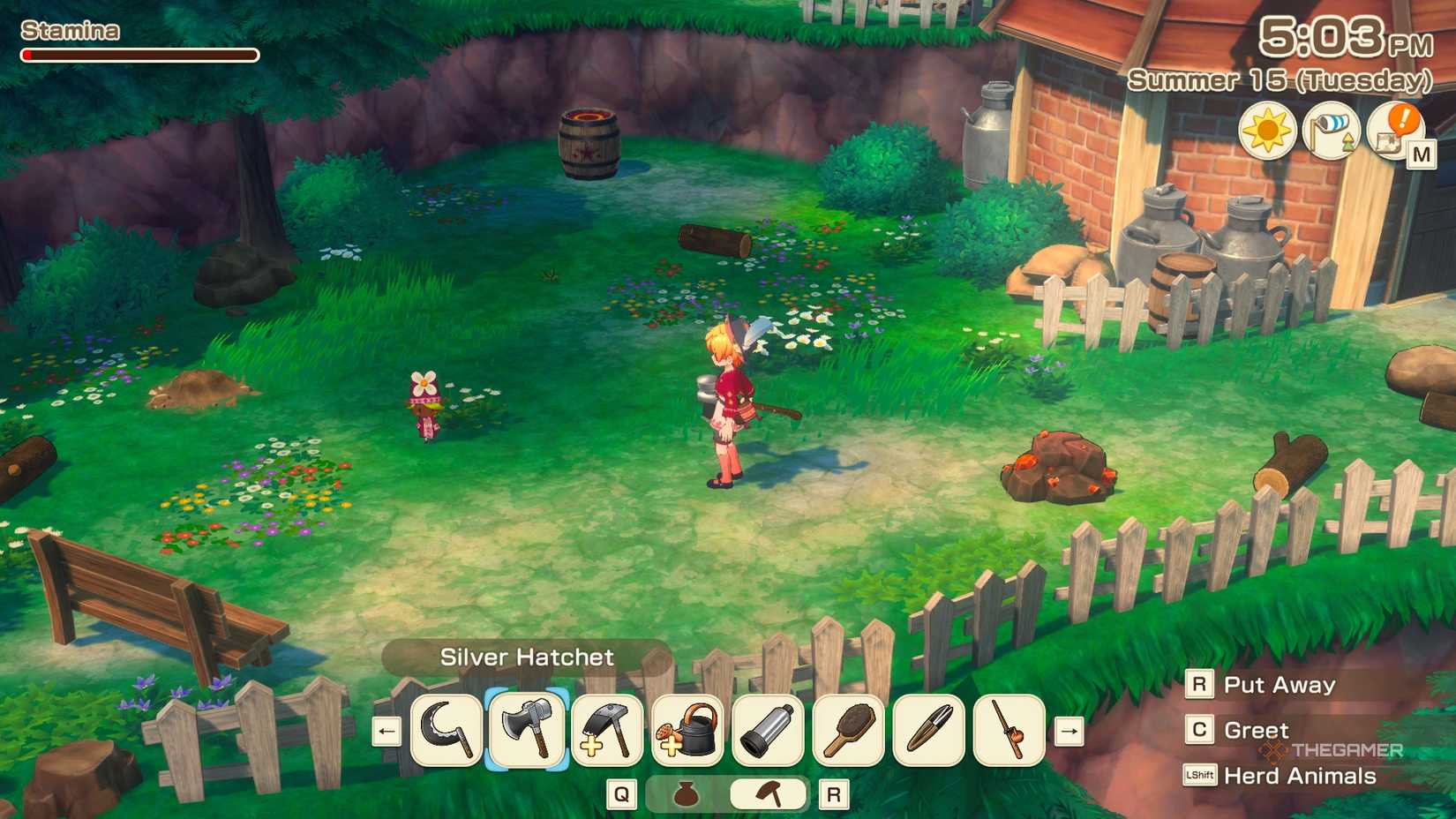Click the right arrow to cycle hotbar
The image size is (1456, 819).
(1069, 731)
